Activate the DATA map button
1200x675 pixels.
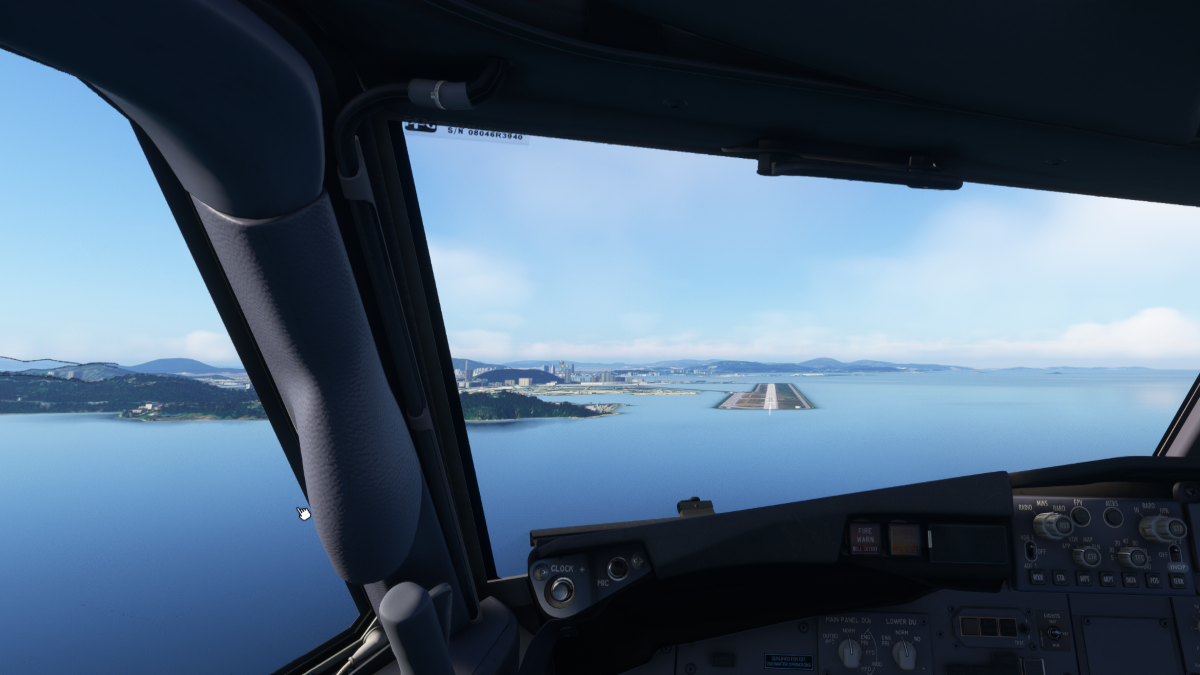coord(1131,579)
